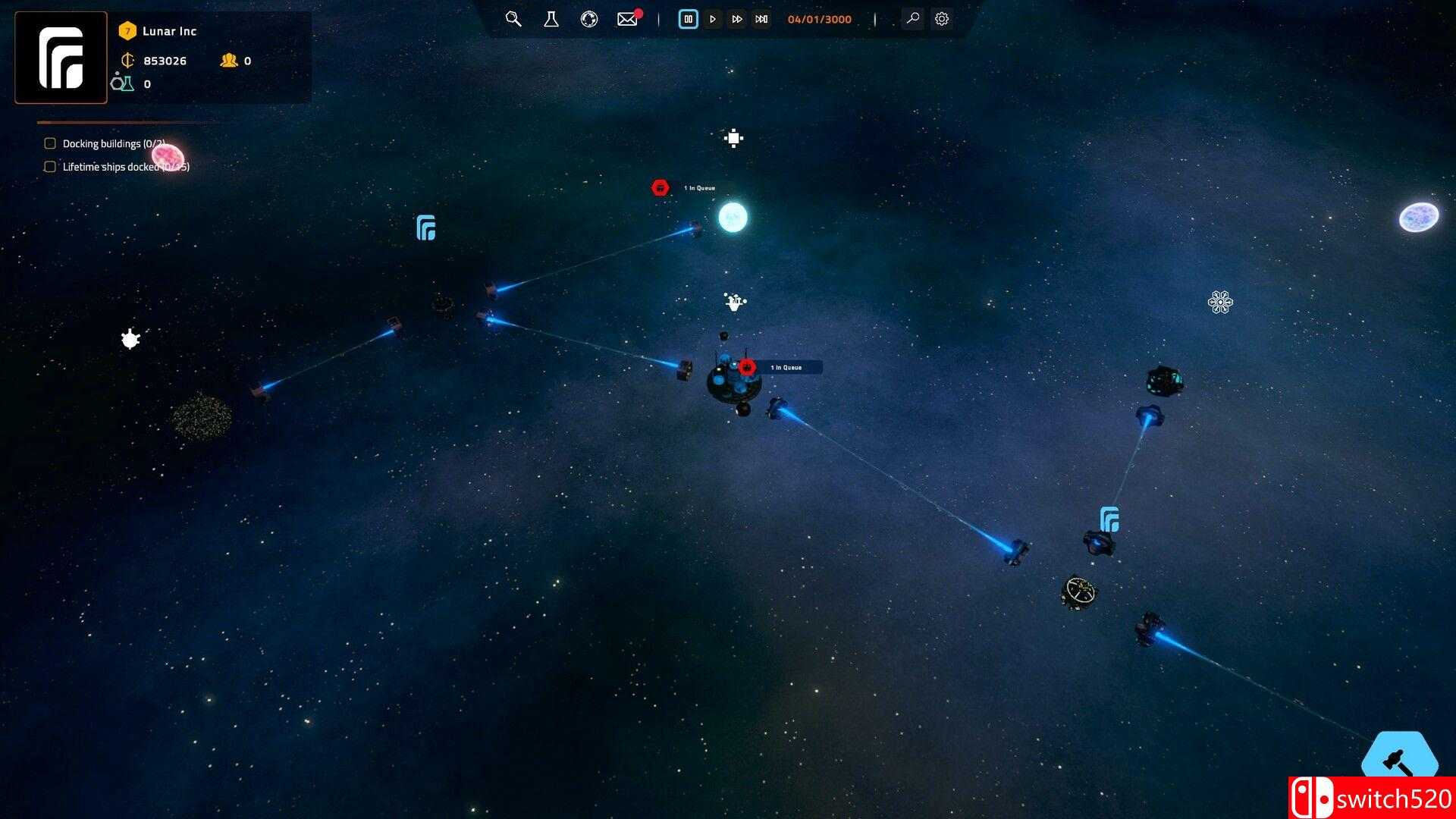Image resolution: width=1456 pixels, height=819 pixels.
Task: Select the yellow level 7 hexagon badge
Action: coord(127,31)
